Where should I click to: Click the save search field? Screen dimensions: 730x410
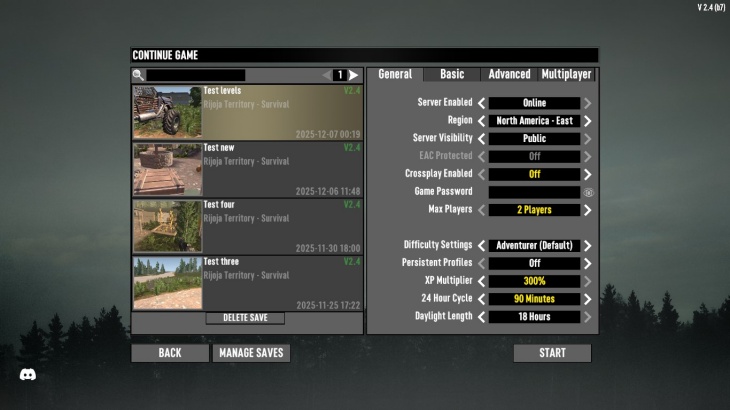click(x=196, y=75)
